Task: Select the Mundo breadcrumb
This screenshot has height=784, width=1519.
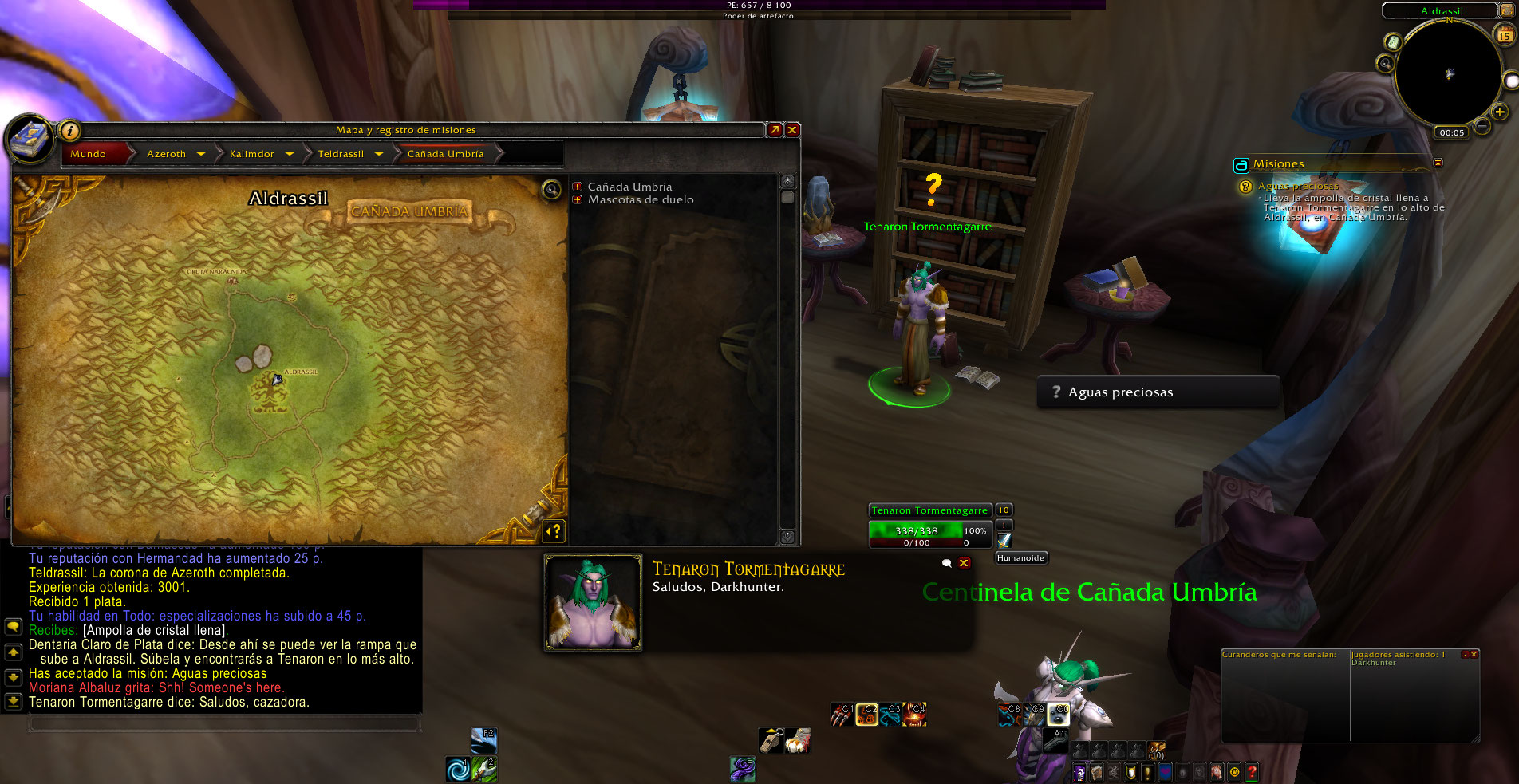Action: point(89,154)
